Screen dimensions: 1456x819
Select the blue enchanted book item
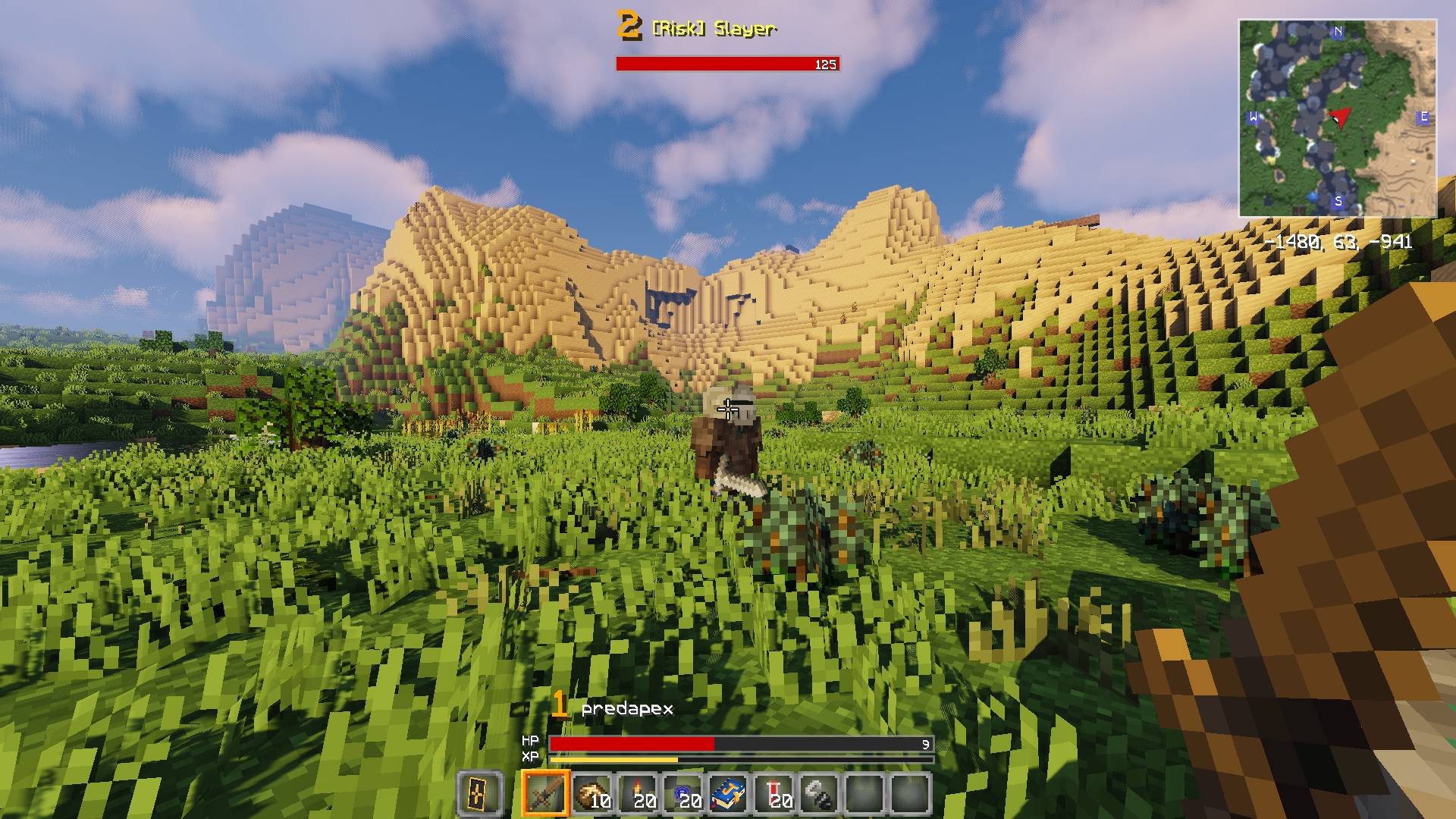point(729,796)
